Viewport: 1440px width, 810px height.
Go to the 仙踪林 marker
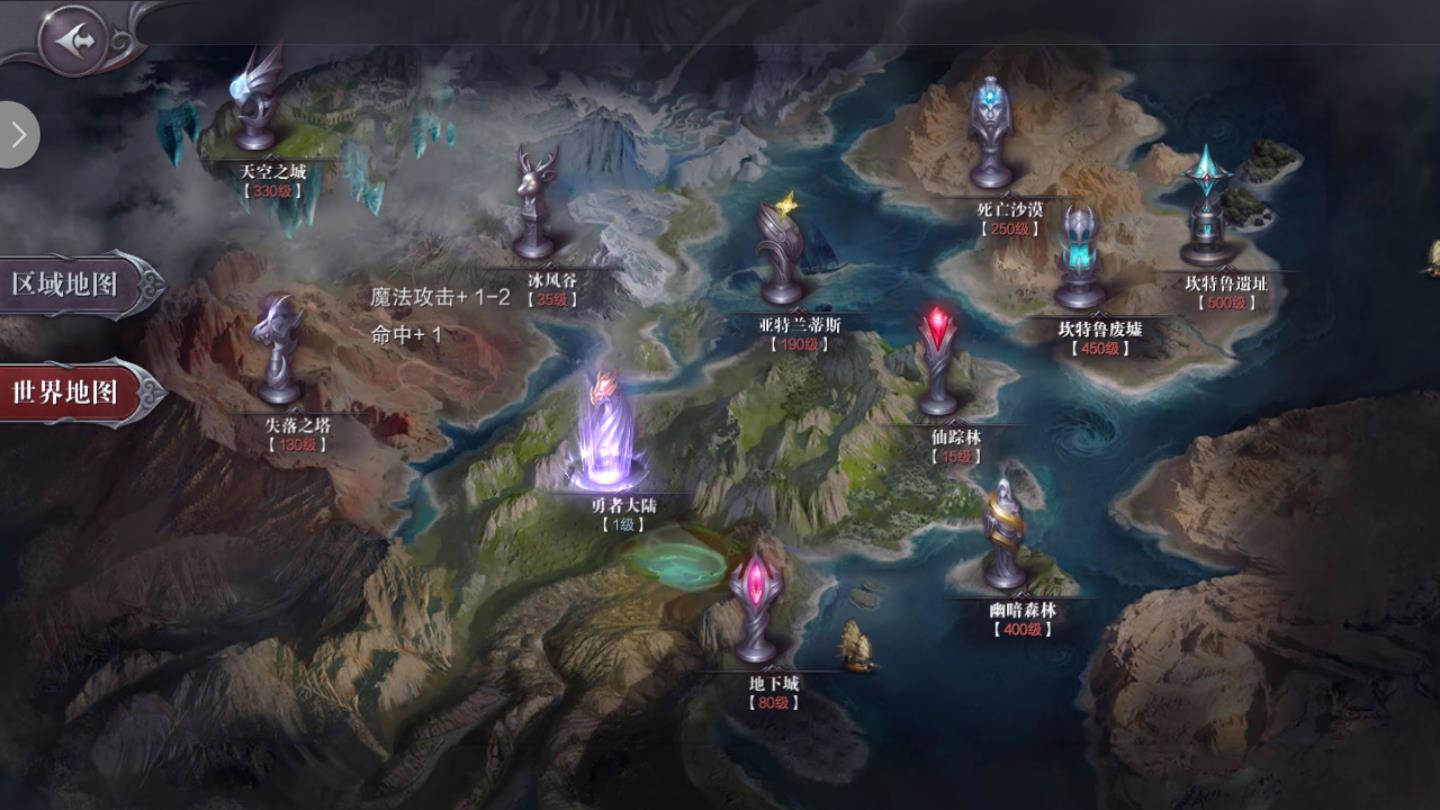click(938, 362)
